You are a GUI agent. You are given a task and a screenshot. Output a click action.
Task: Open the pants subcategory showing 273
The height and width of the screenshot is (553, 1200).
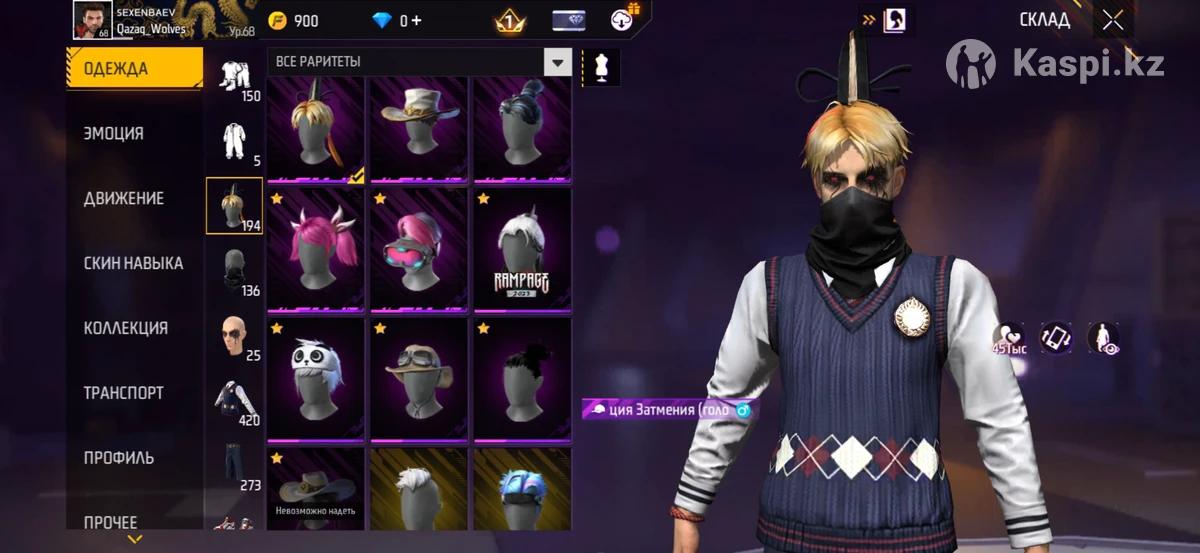[x=235, y=465]
